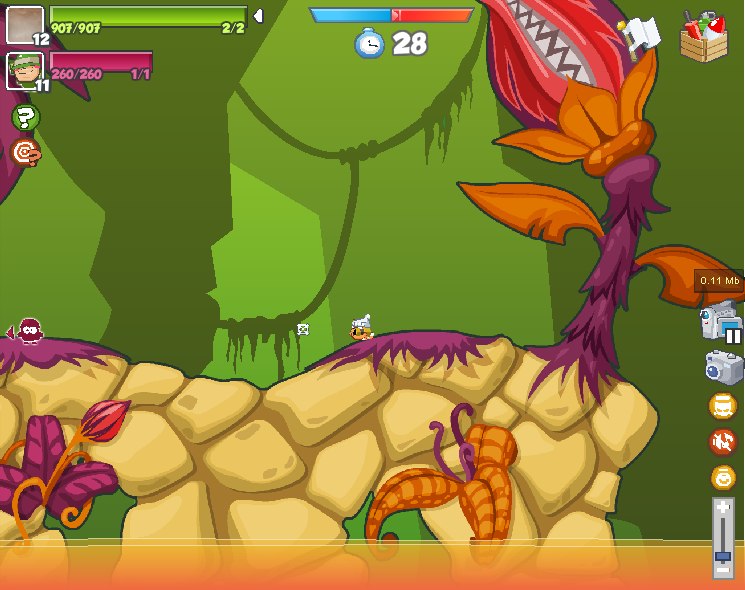Image resolution: width=745 pixels, height=590 pixels.
Task: Click the orange smiley face button
Action: coord(723,477)
